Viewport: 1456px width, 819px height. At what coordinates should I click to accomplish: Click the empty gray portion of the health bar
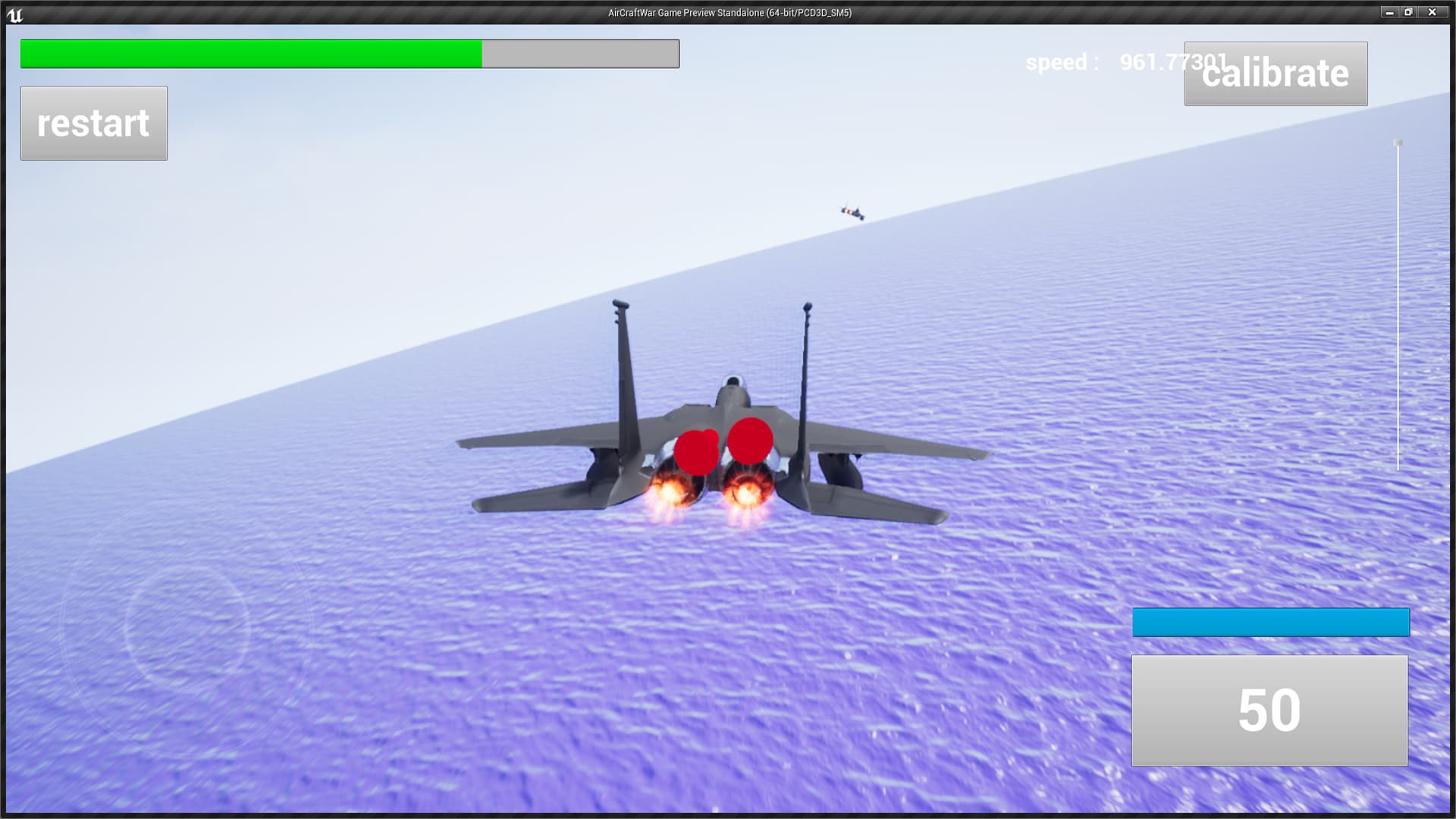pyautogui.click(x=580, y=53)
